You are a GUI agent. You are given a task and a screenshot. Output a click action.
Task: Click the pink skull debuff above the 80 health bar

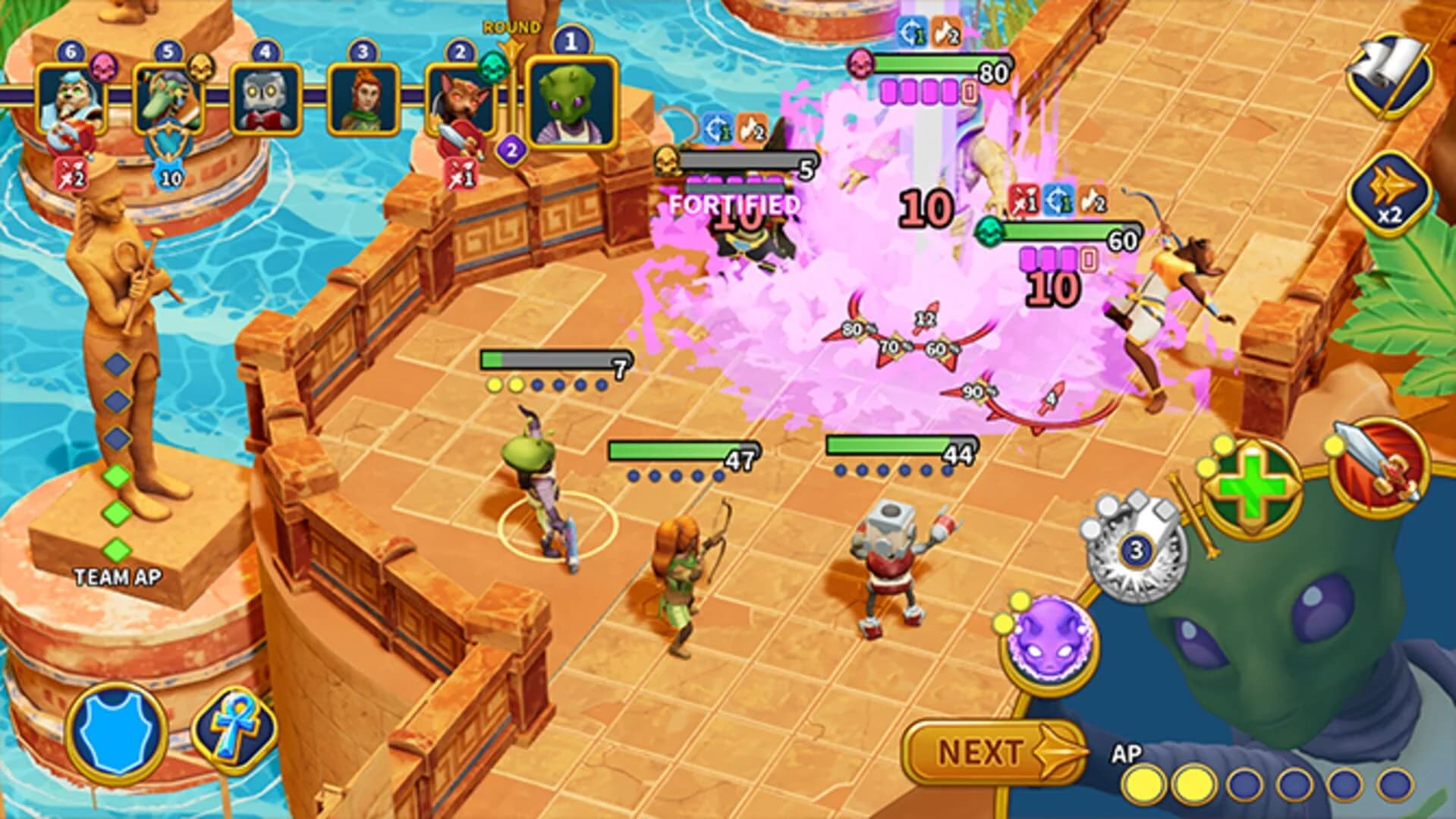862,64
